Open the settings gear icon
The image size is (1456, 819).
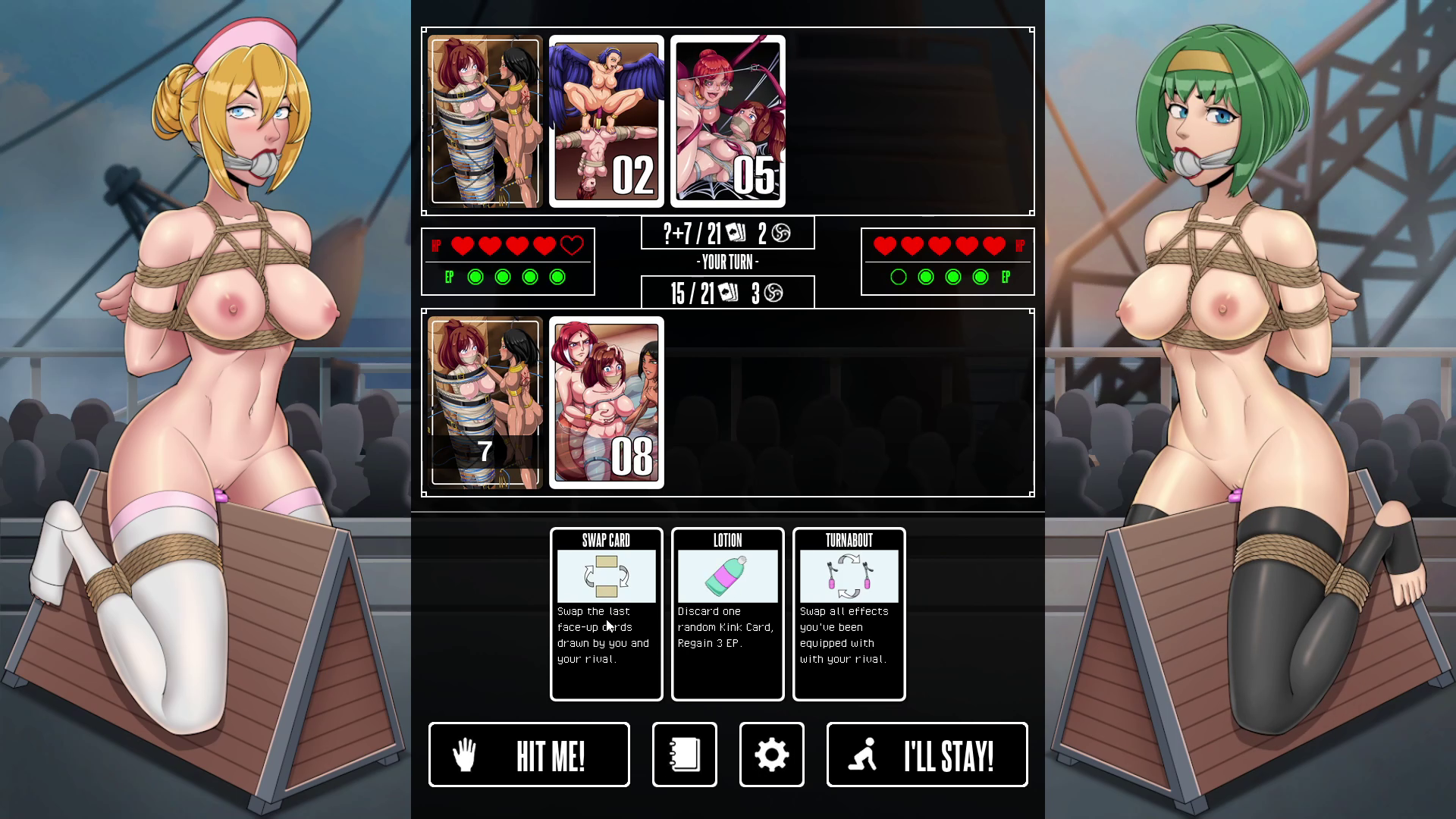pyautogui.click(x=771, y=755)
